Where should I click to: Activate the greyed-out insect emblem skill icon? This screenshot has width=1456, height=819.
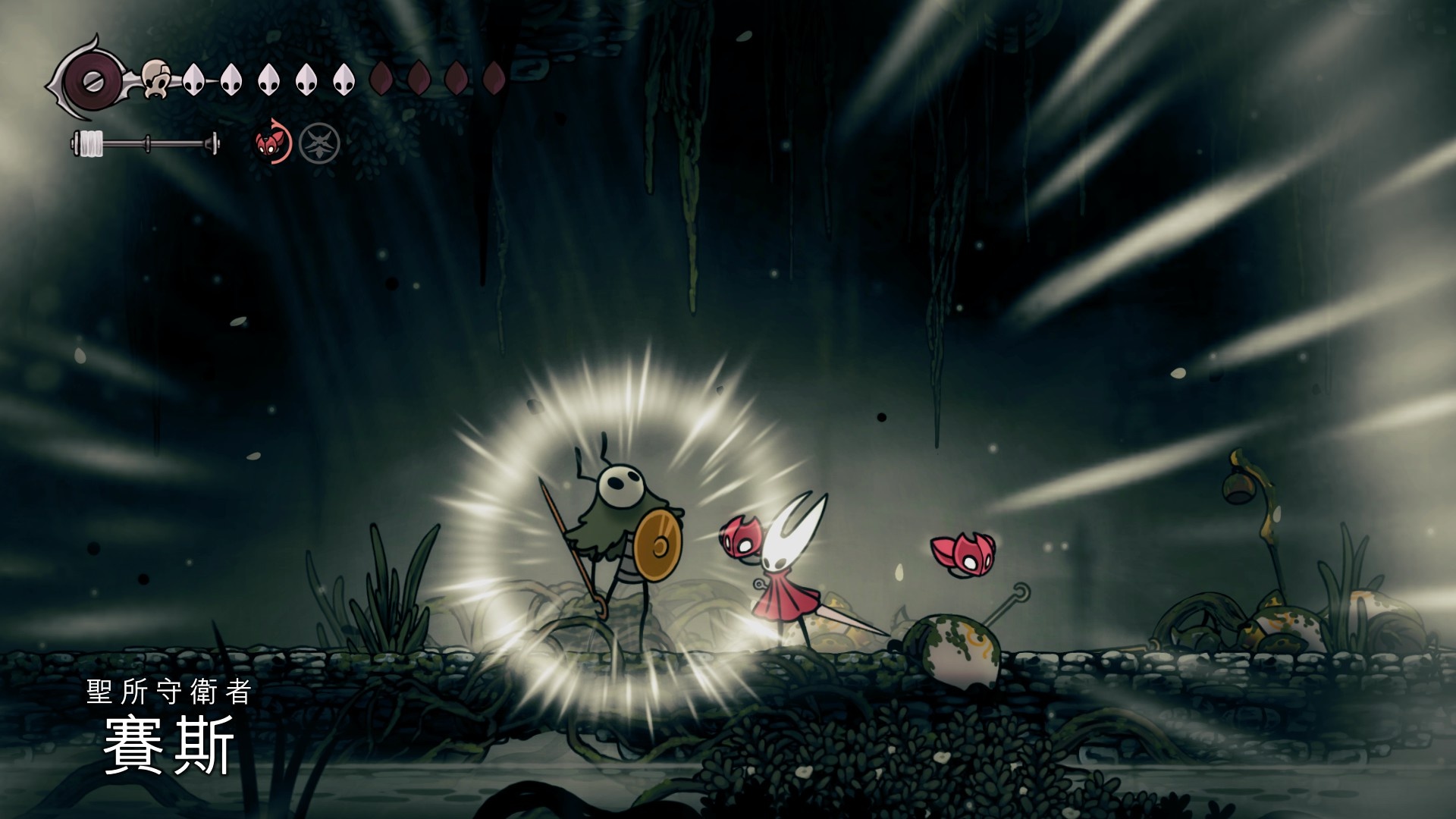(319, 143)
